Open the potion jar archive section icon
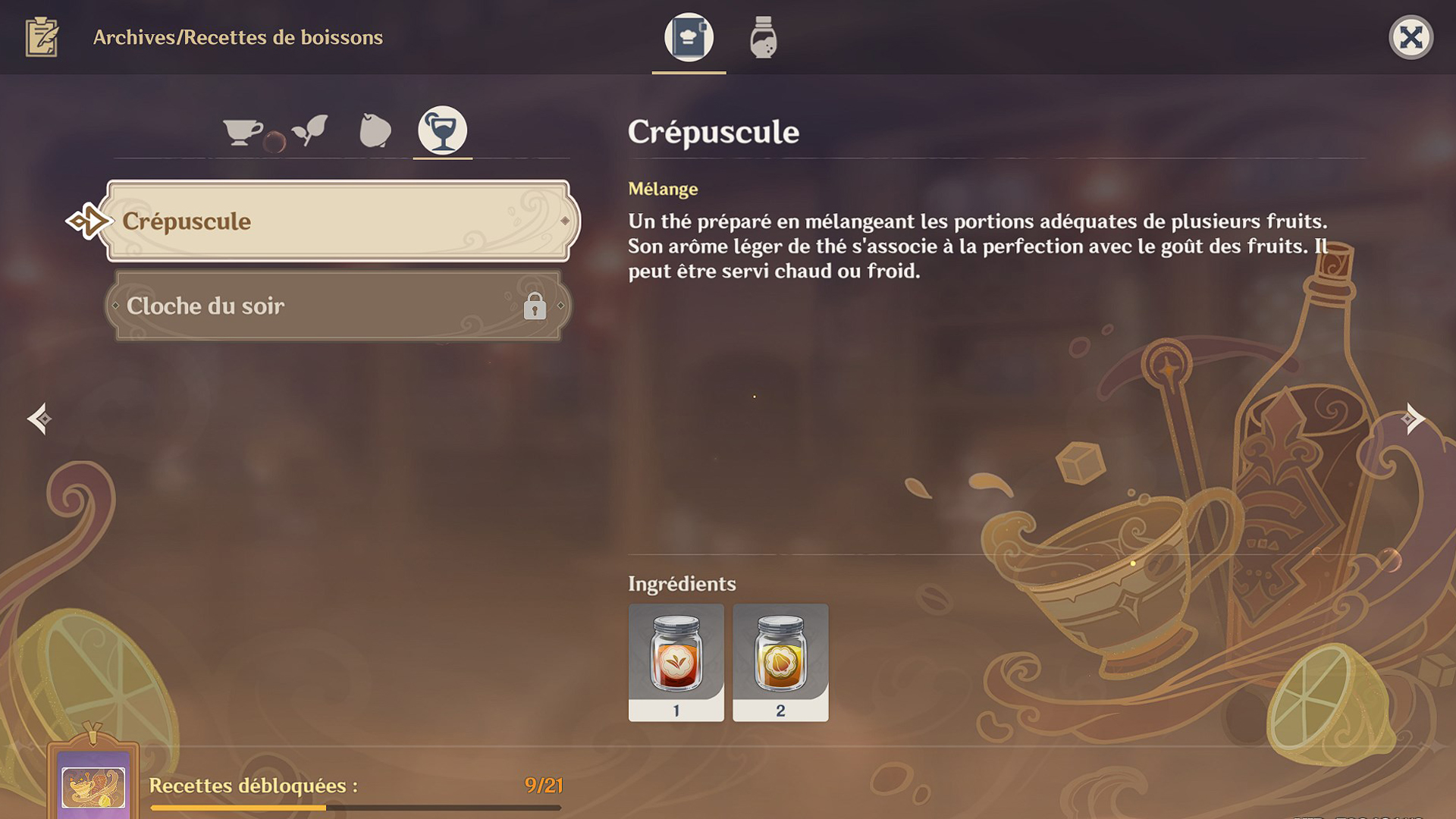The image size is (1456, 819). (761, 37)
